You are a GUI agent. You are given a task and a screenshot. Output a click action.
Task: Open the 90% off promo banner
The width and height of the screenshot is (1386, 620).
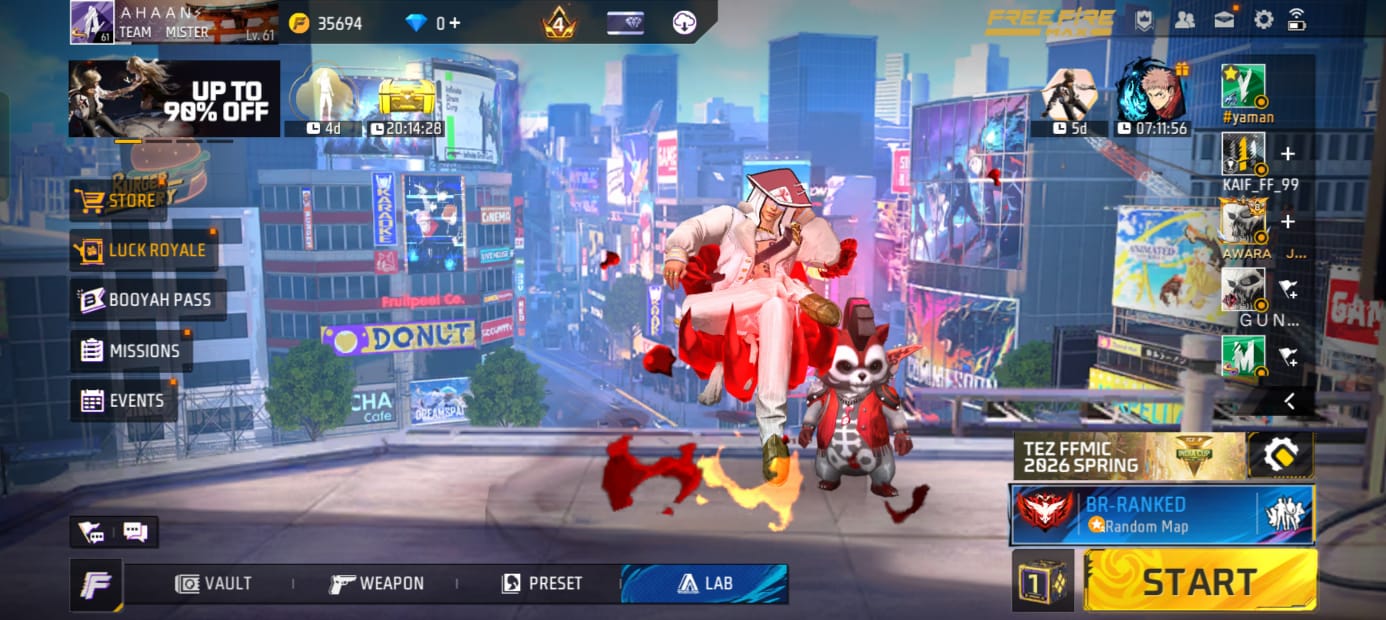click(x=174, y=98)
